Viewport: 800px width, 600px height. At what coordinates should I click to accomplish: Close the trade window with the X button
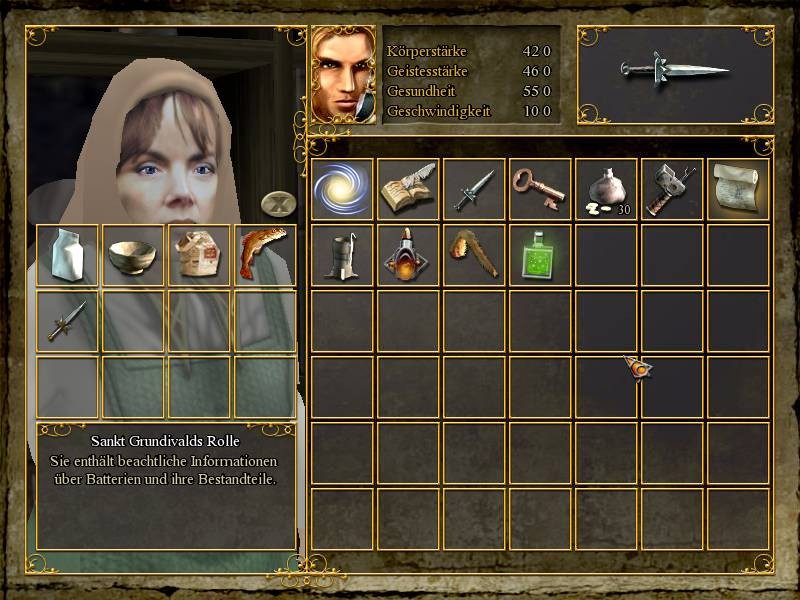click(277, 204)
